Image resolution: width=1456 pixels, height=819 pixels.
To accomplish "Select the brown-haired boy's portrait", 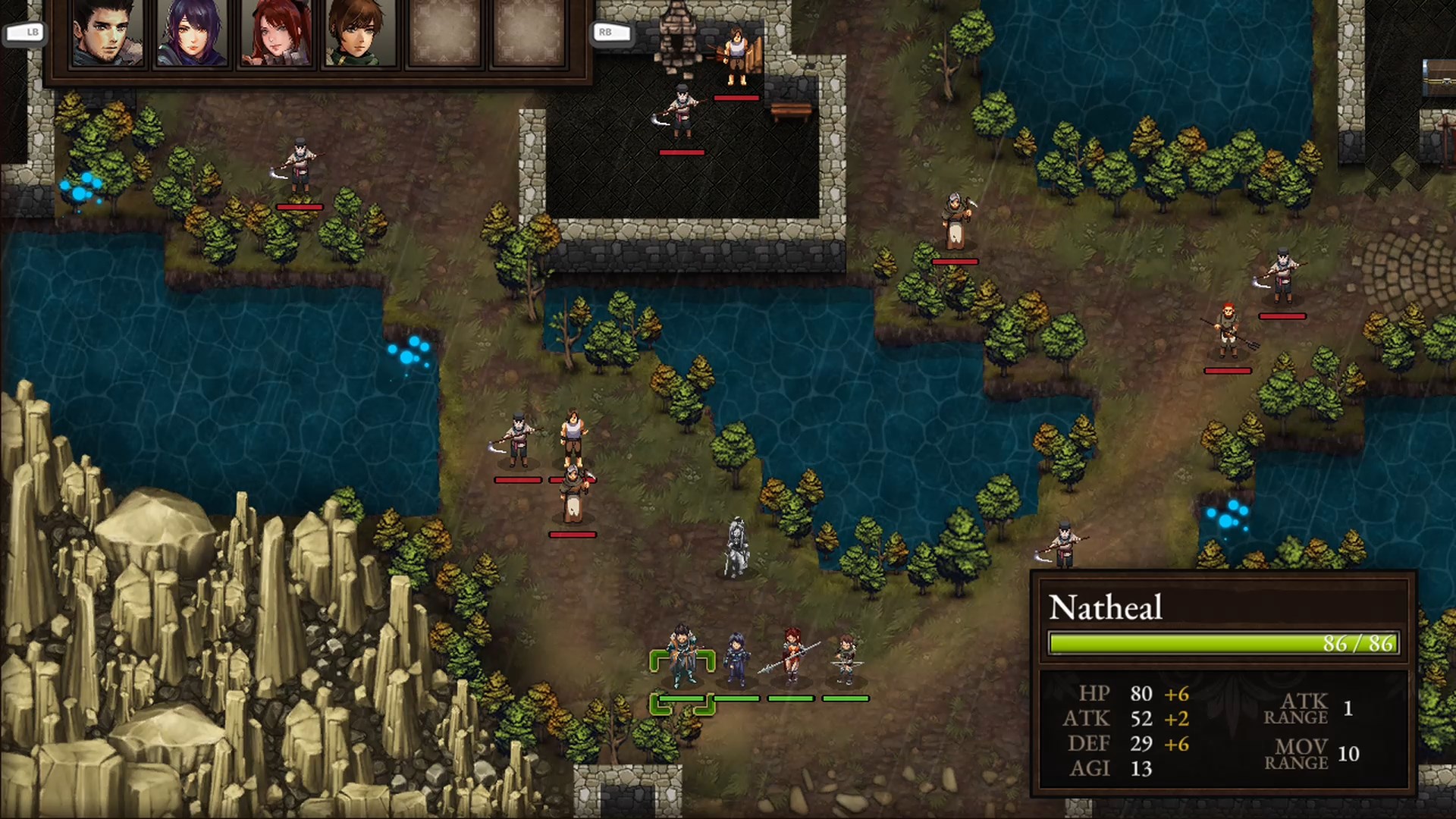I will point(360,34).
